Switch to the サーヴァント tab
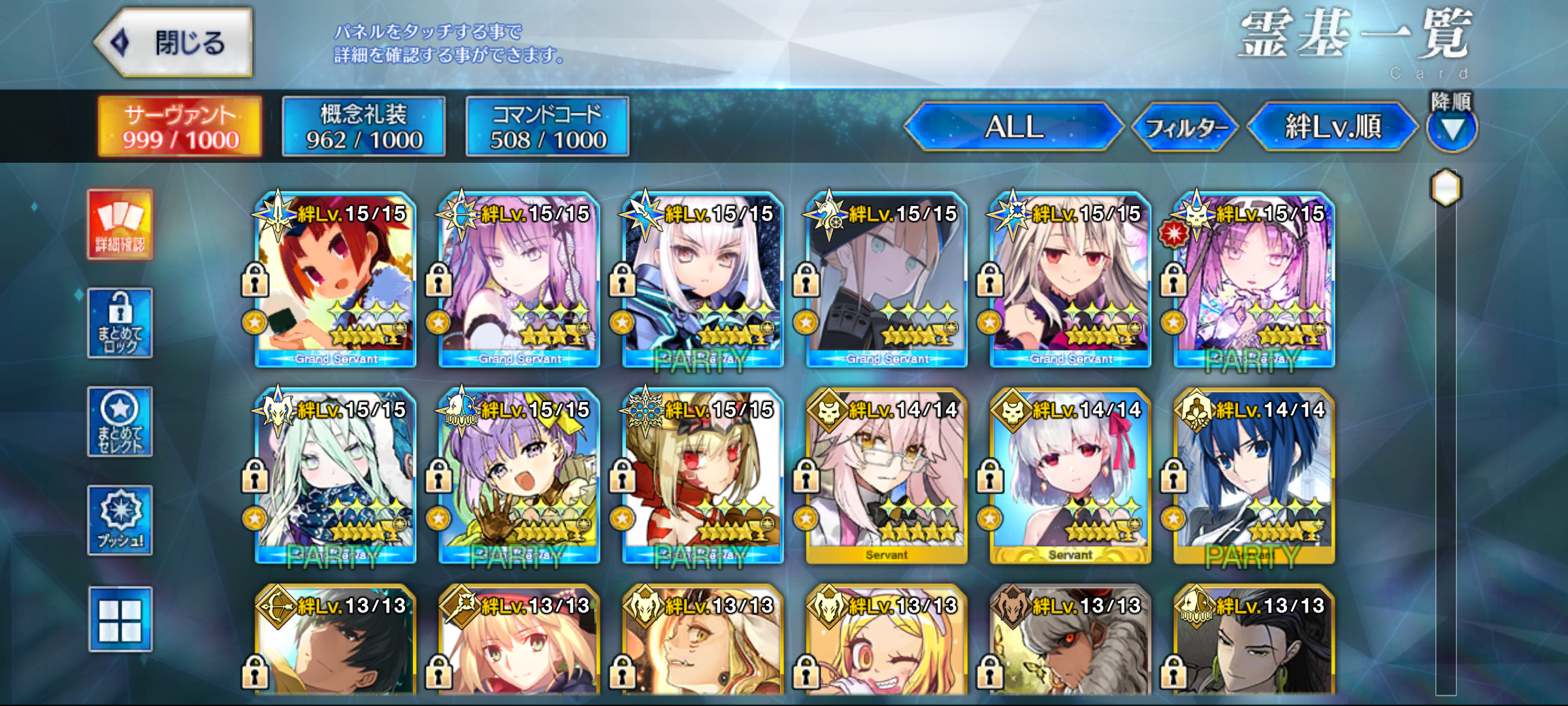The width and height of the screenshot is (1568, 706). point(180,126)
